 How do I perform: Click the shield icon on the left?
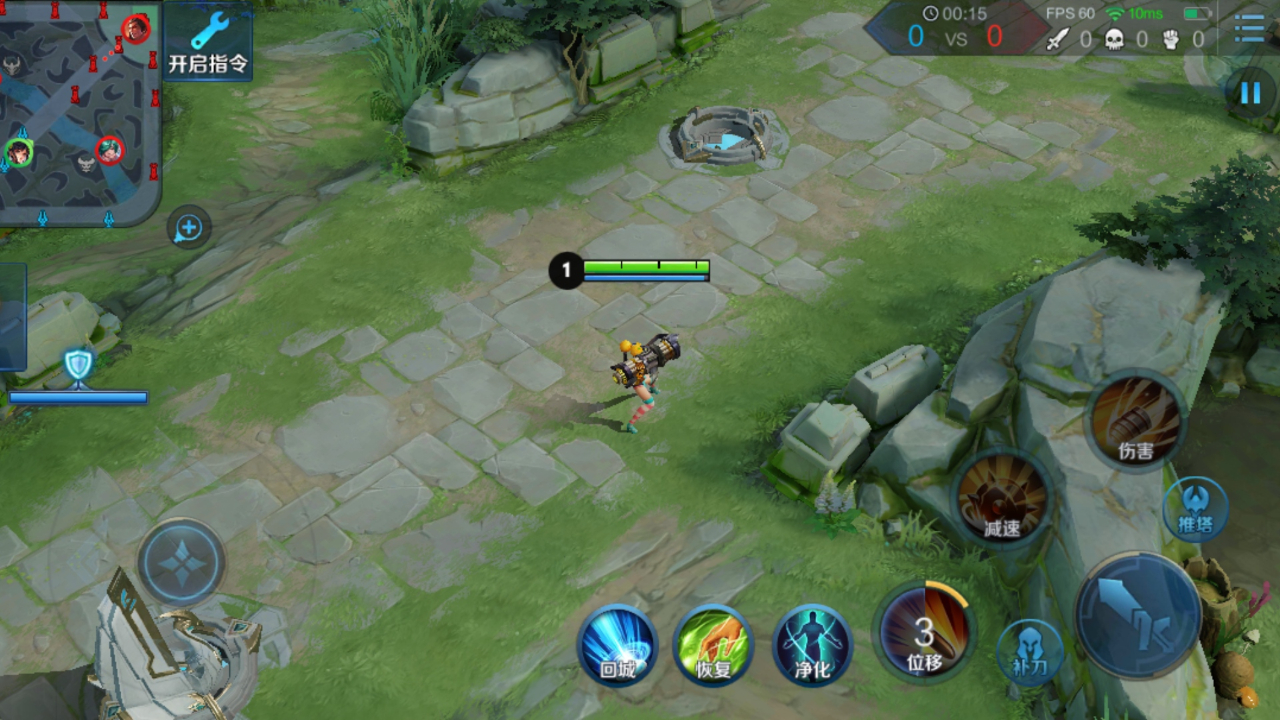78,365
